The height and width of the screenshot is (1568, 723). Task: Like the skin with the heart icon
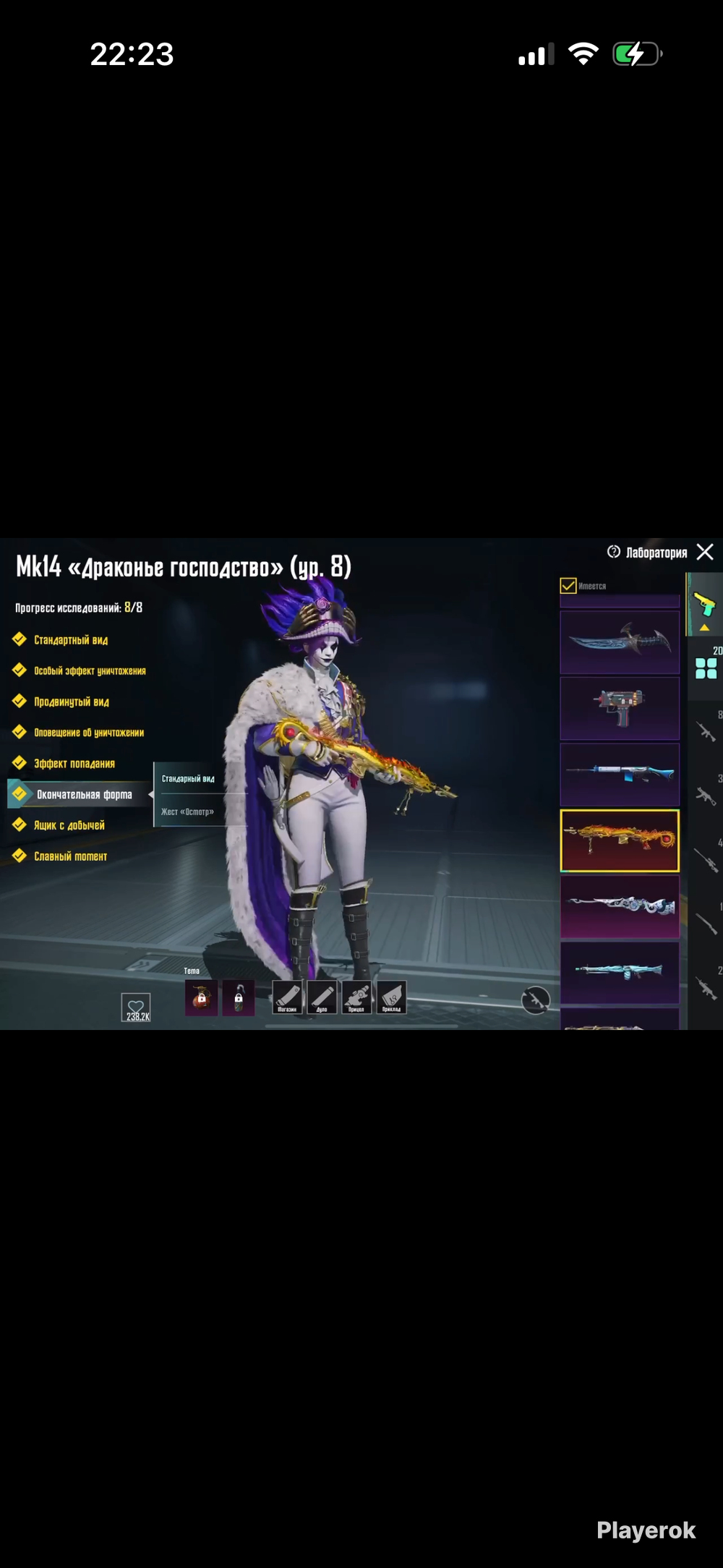tap(136, 1006)
